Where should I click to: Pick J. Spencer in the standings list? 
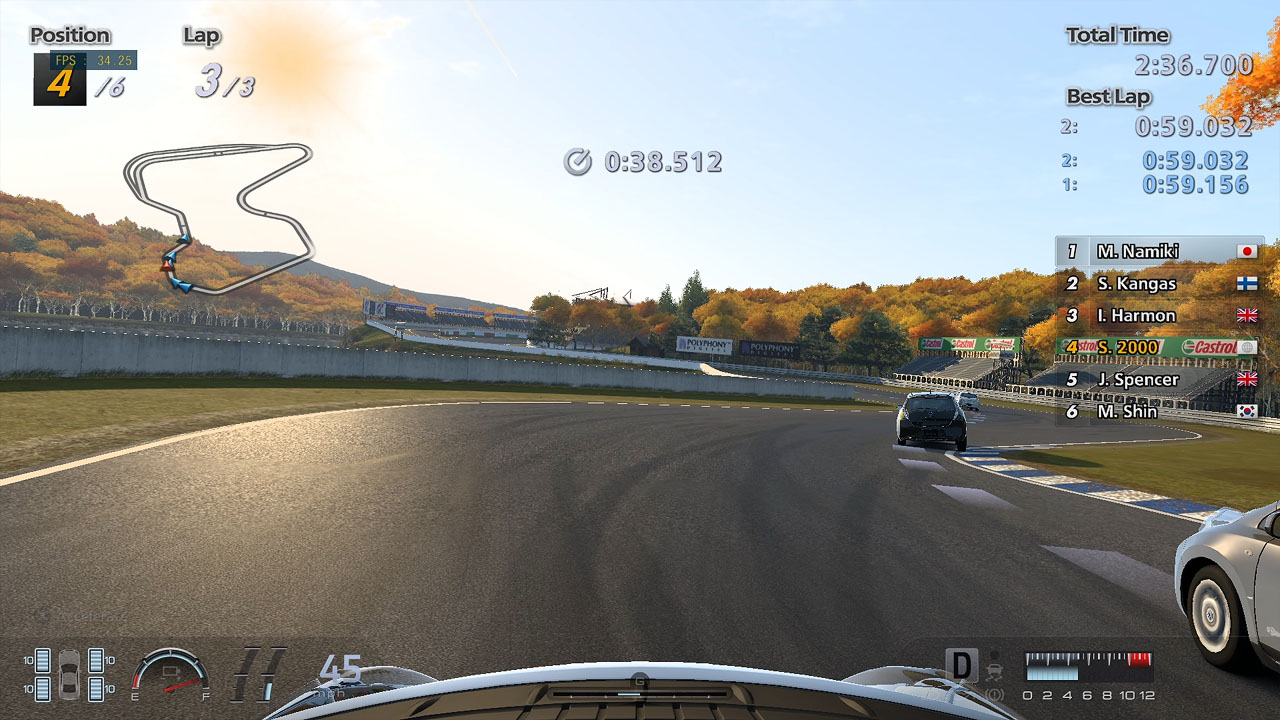point(1159,379)
